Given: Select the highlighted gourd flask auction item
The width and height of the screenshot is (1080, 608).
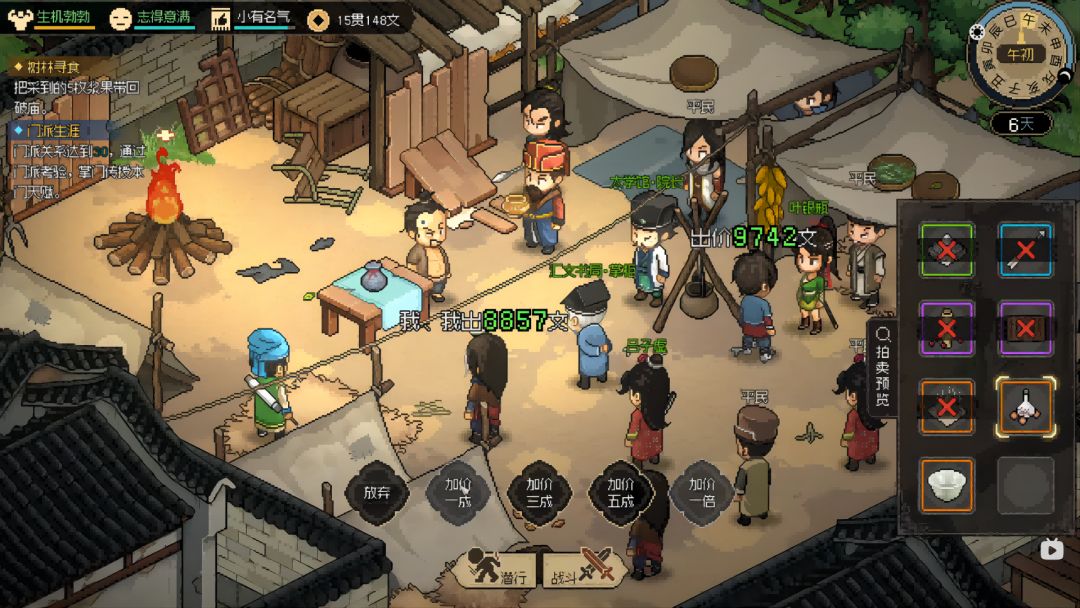Looking at the screenshot, I should coord(1025,407).
